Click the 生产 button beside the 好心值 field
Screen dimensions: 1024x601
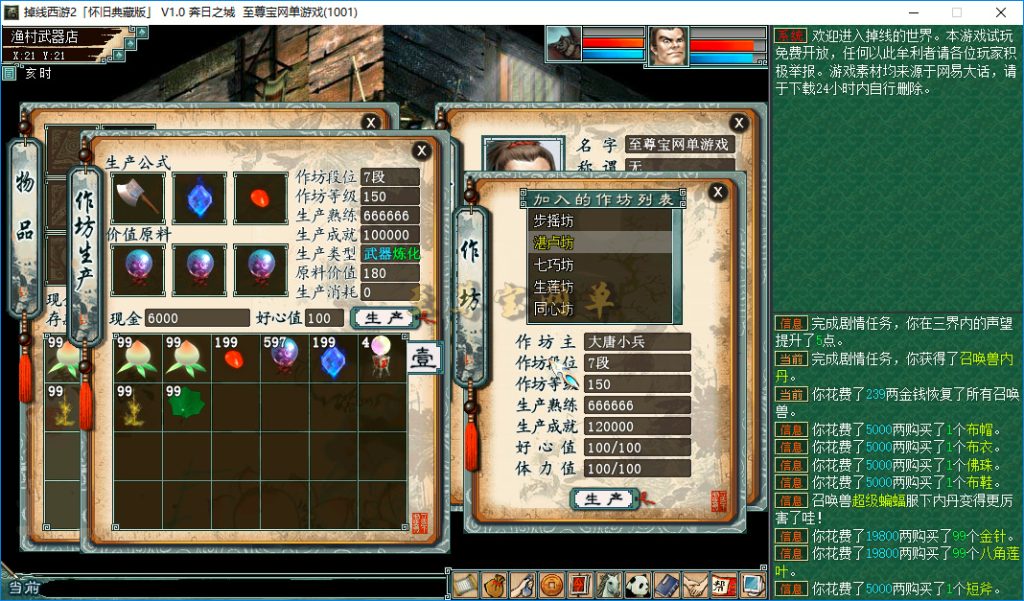pyautogui.click(x=385, y=318)
